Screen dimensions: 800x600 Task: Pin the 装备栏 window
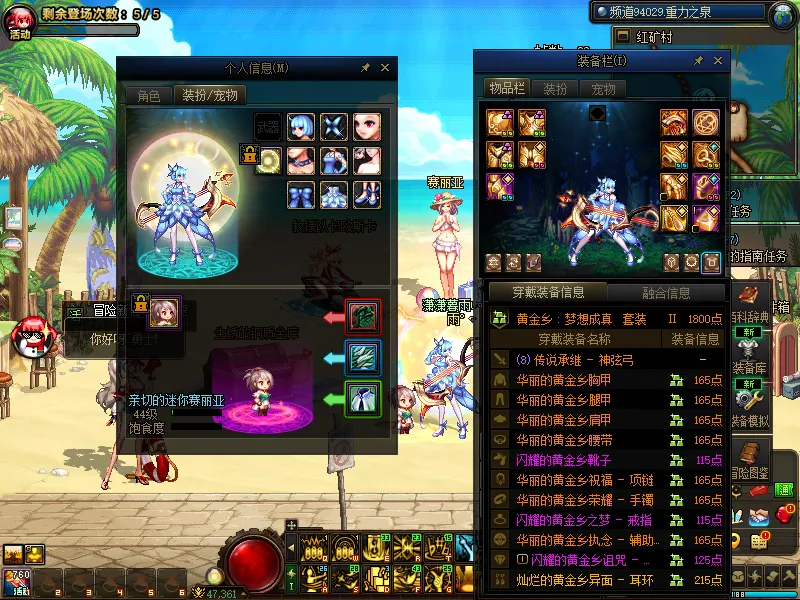[x=698, y=62]
